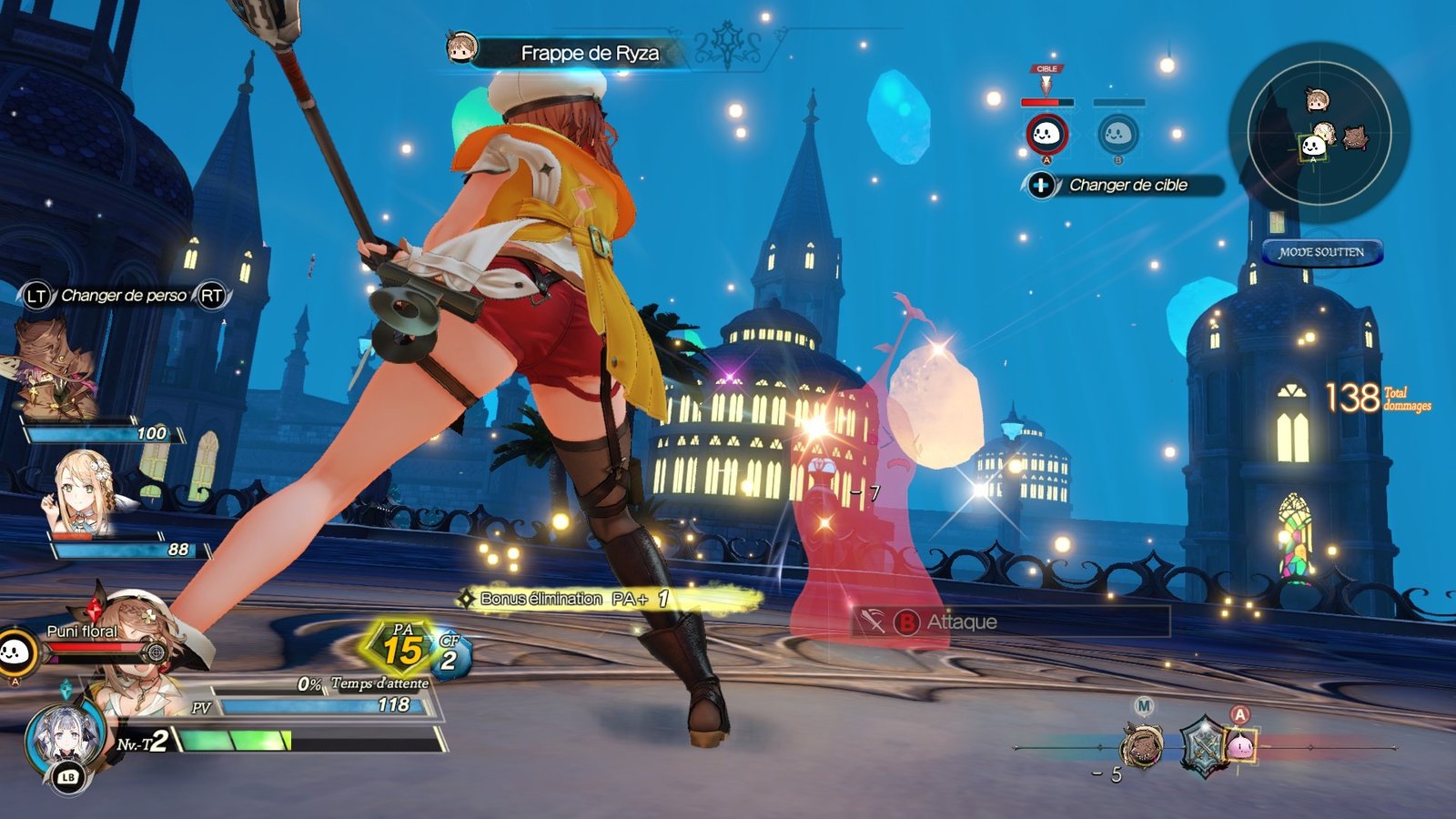Select the red-ringed target A enemy icon
The height and width of the screenshot is (819, 1456).
pyautogui.click(x=1046, y=135)
